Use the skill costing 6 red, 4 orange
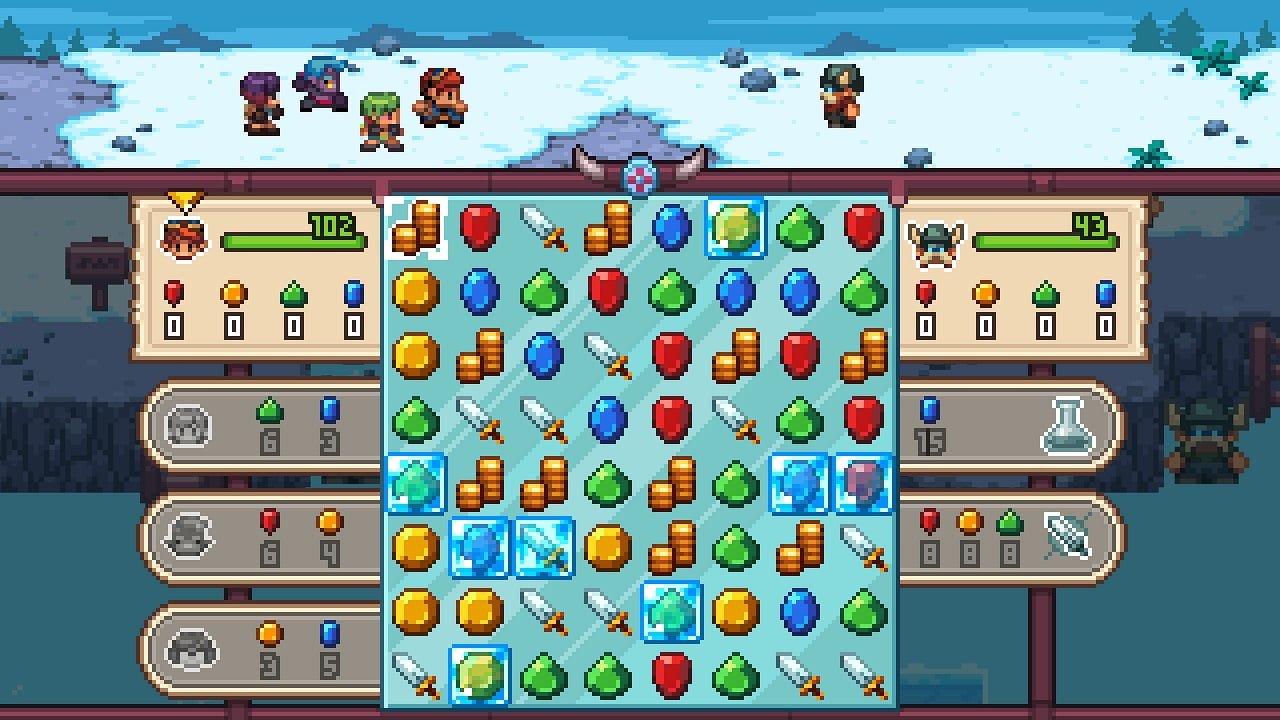 tap(262, 538)
